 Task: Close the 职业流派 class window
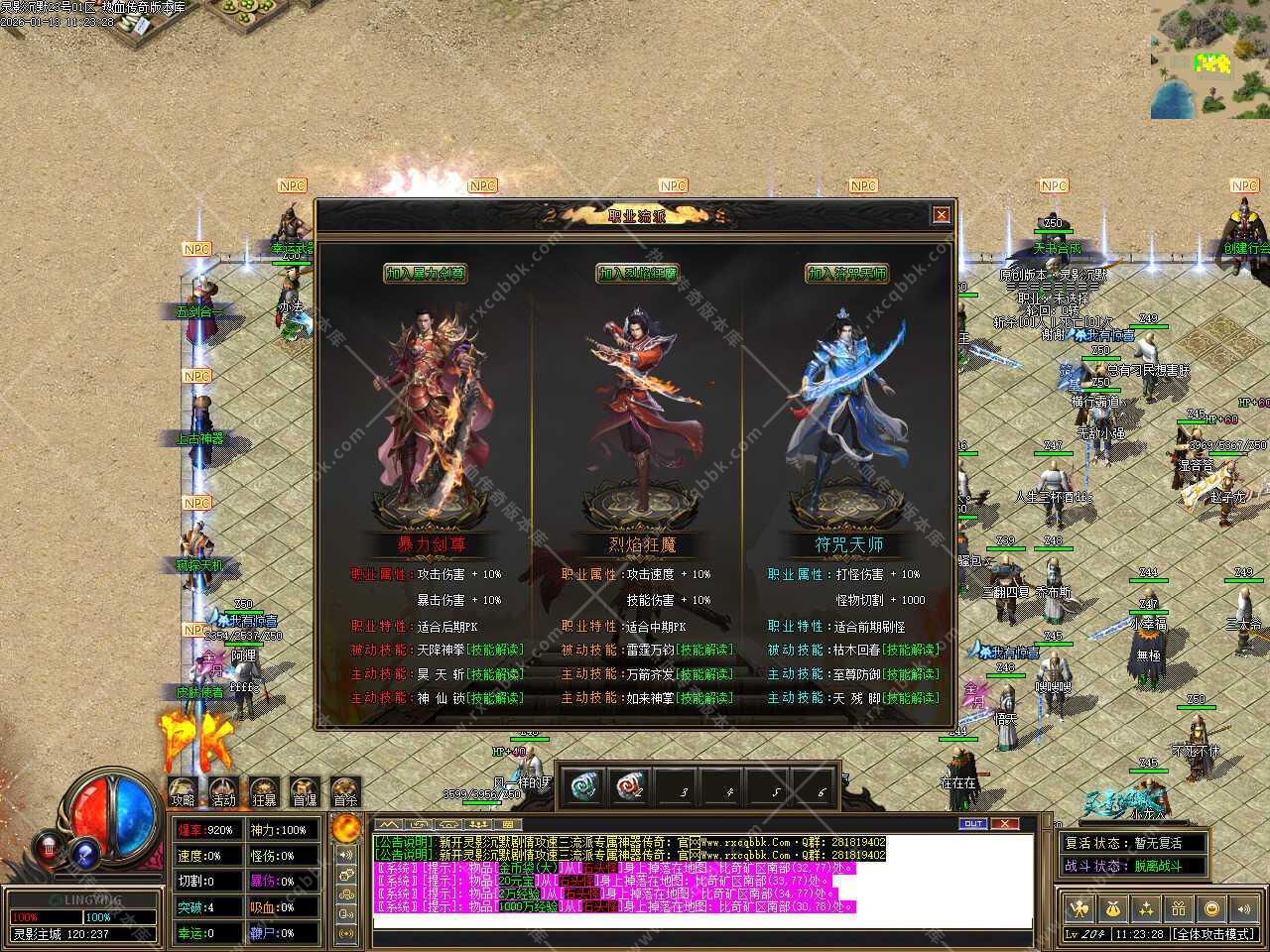coord(941,215)
